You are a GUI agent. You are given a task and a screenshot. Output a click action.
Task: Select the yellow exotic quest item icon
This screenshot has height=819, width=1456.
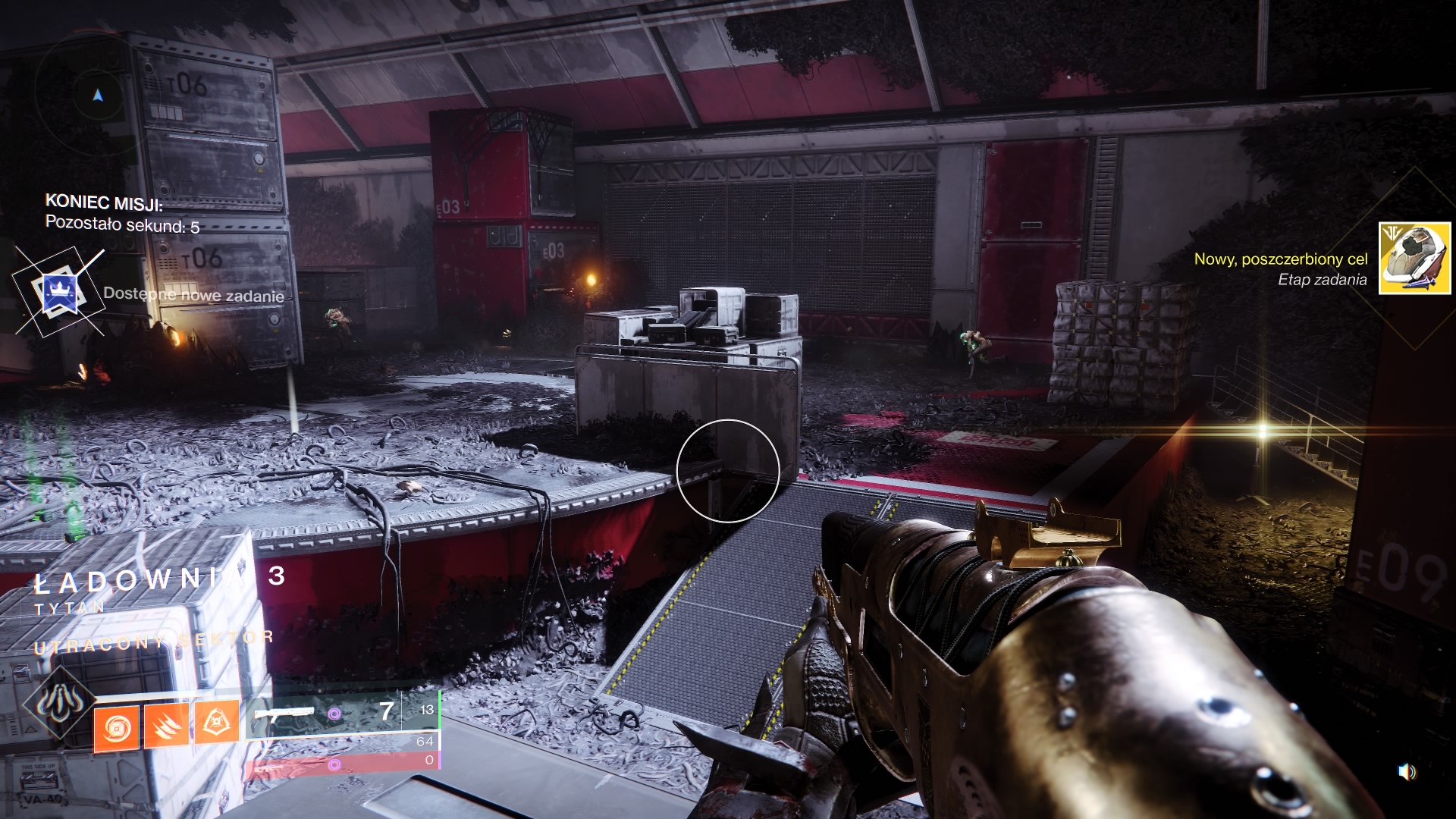pyautogui.click(x=1414, y=258)
